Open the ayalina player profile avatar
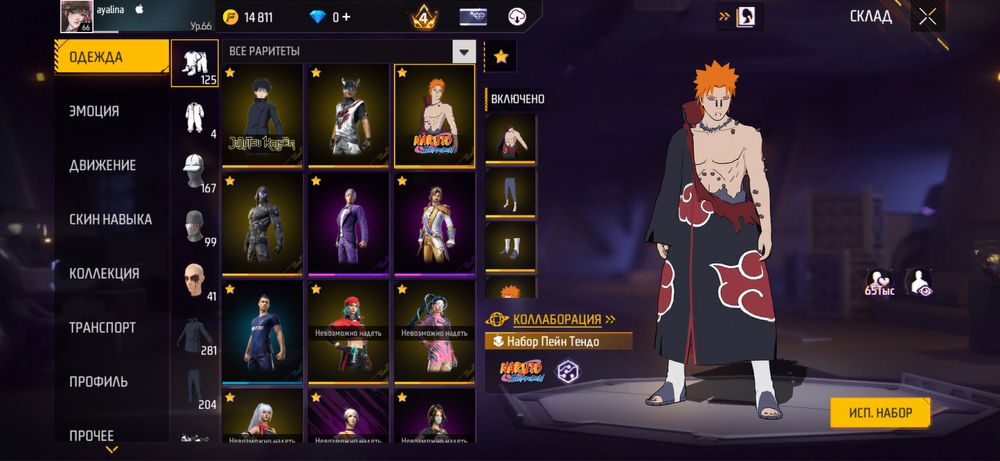 pos(77,16)
